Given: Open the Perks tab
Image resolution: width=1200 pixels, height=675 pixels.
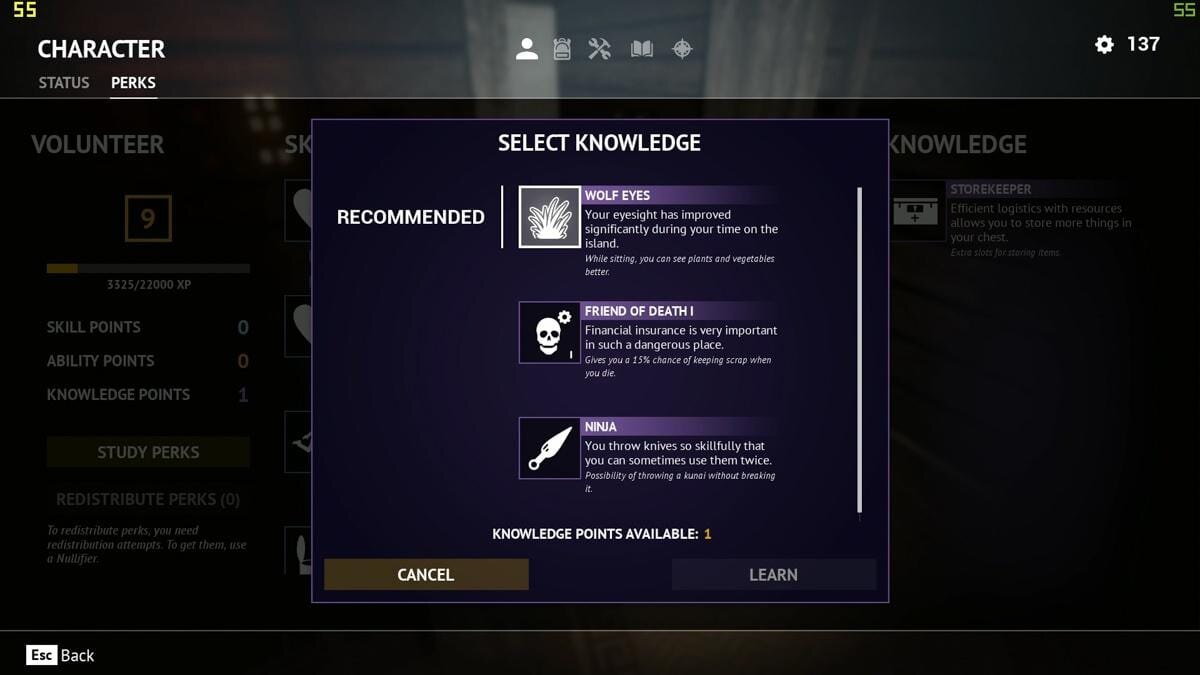Looking at the screenshot, I should [x=133, y=83].
